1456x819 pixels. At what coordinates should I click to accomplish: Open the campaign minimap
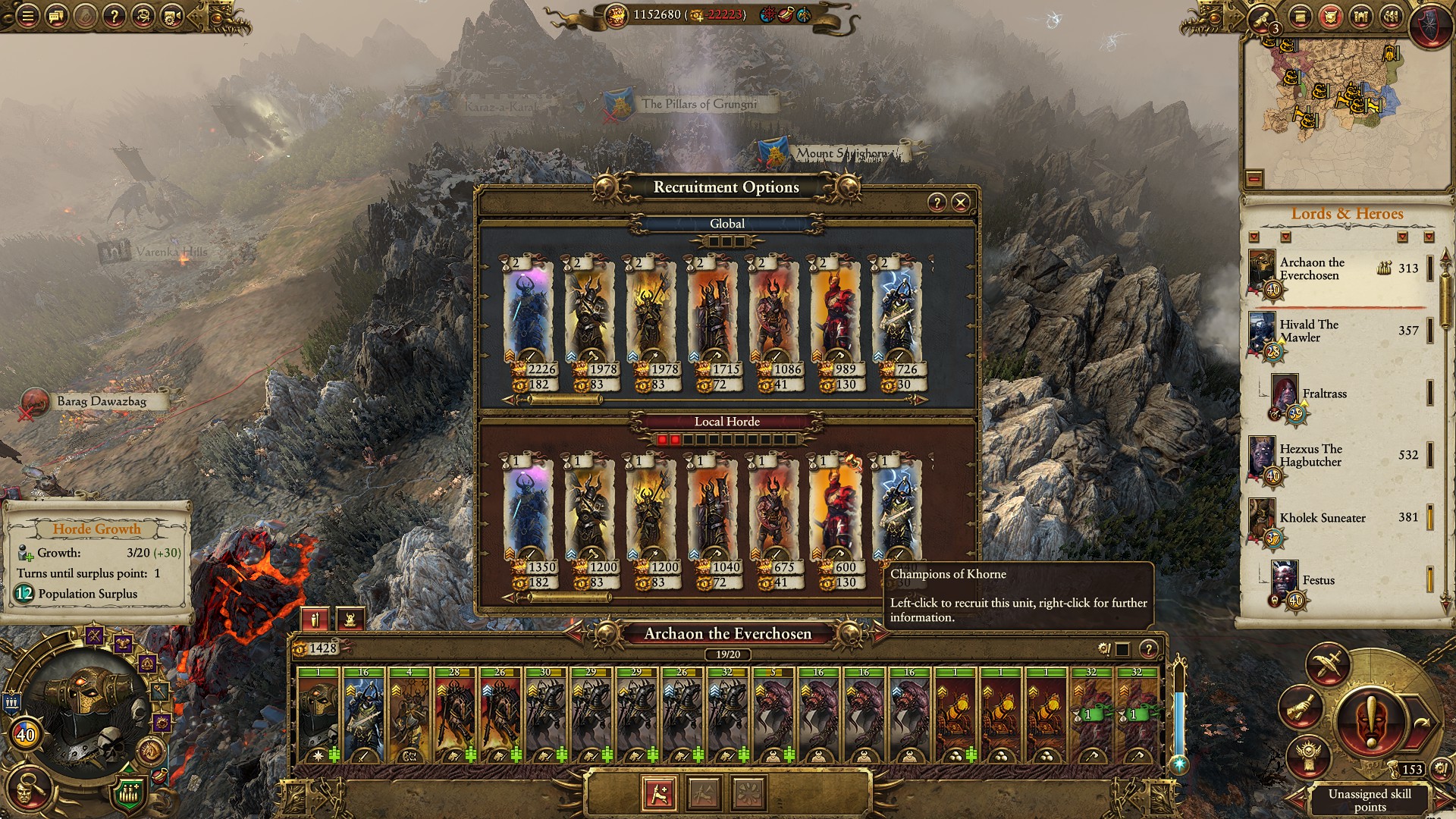(x=1342, y=106)
